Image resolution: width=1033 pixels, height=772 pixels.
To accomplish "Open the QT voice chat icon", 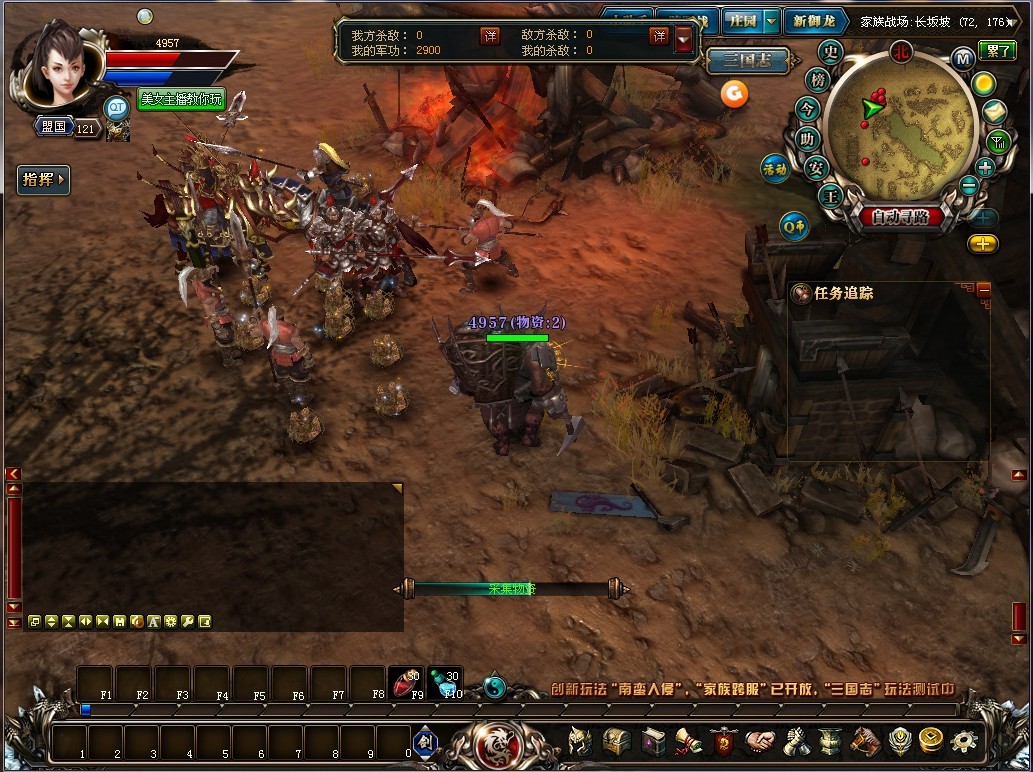I will click(118, 107).
